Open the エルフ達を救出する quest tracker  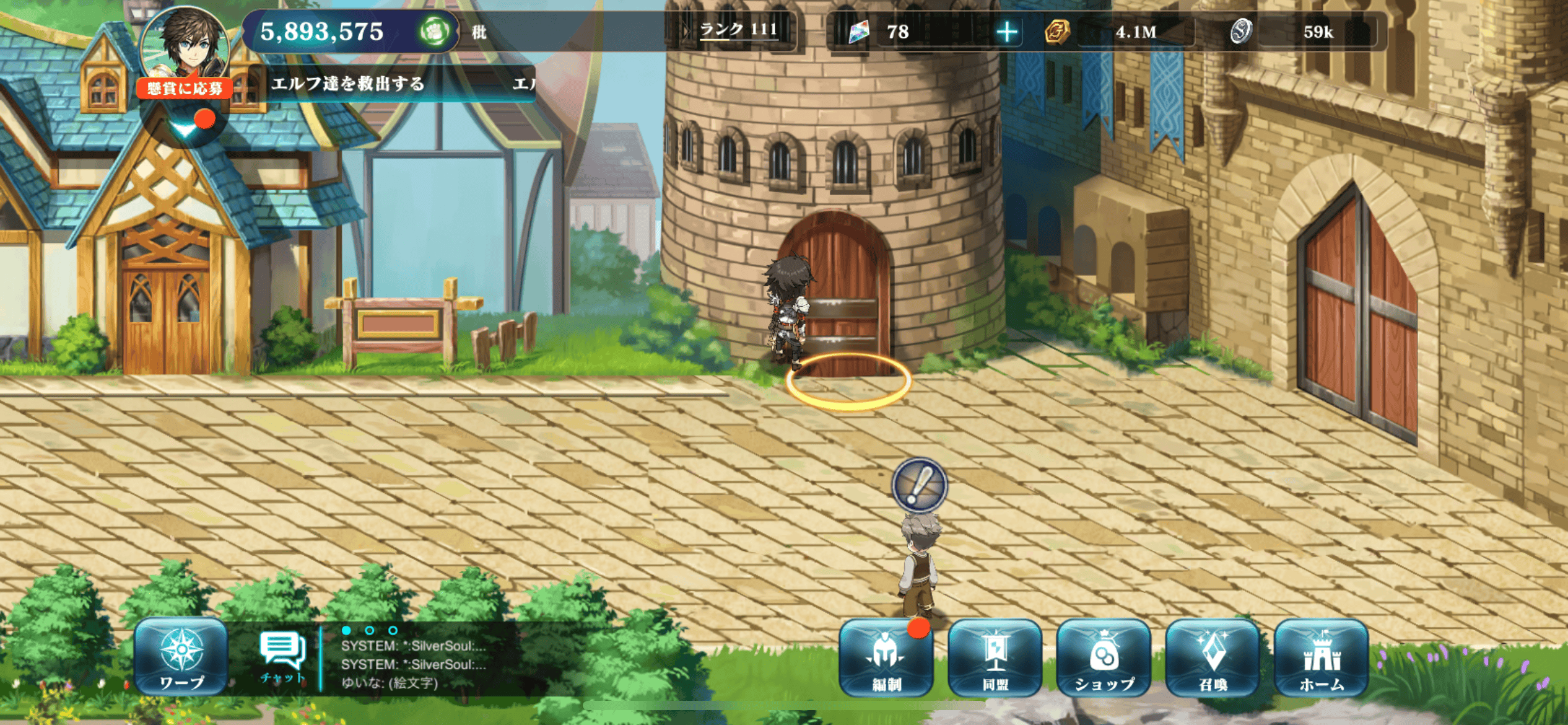pos(348,84)
